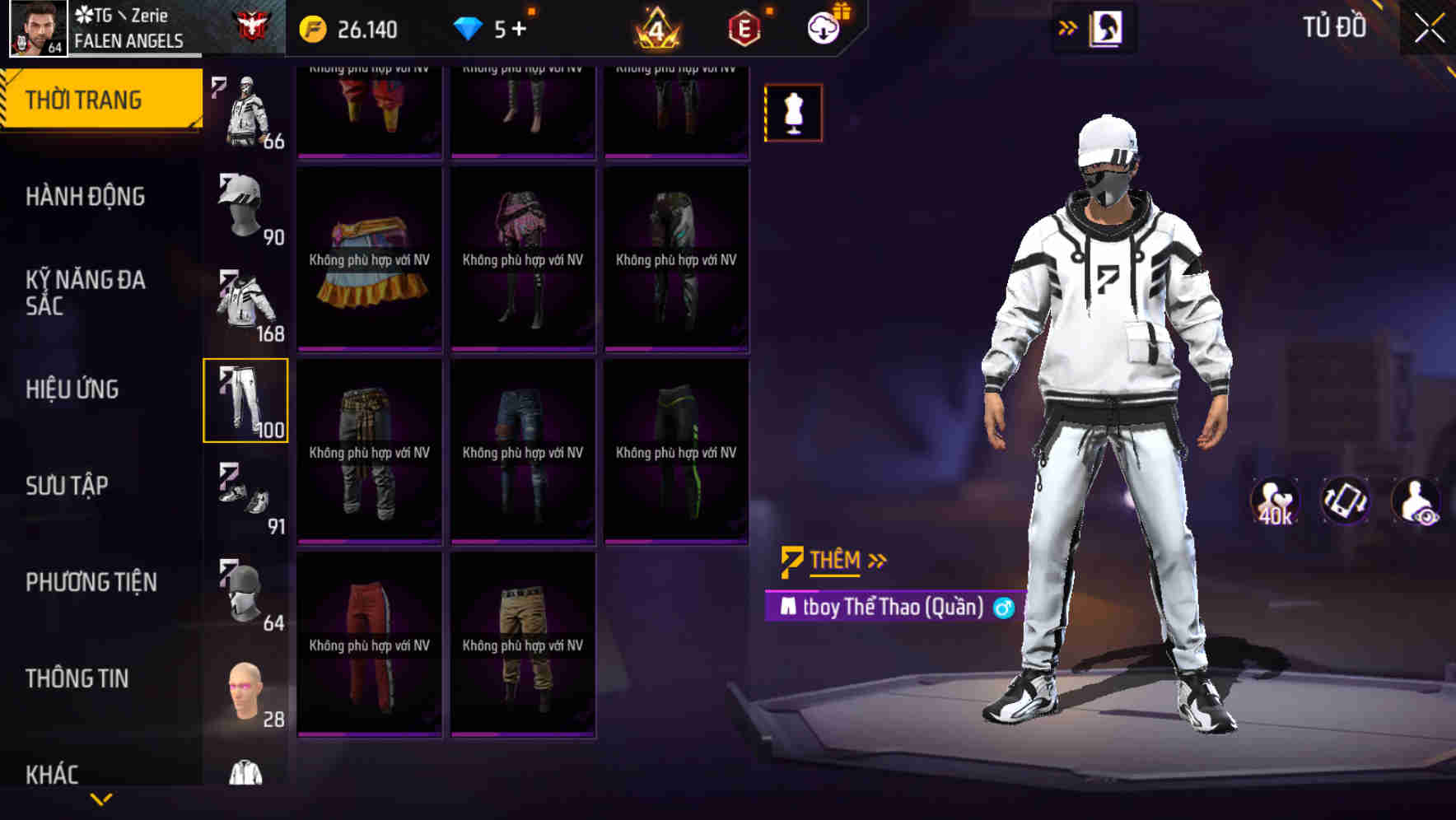The image size is (1456, 820).
Task: Open the mannequin outfit preset icon
Action: [792, 112]
